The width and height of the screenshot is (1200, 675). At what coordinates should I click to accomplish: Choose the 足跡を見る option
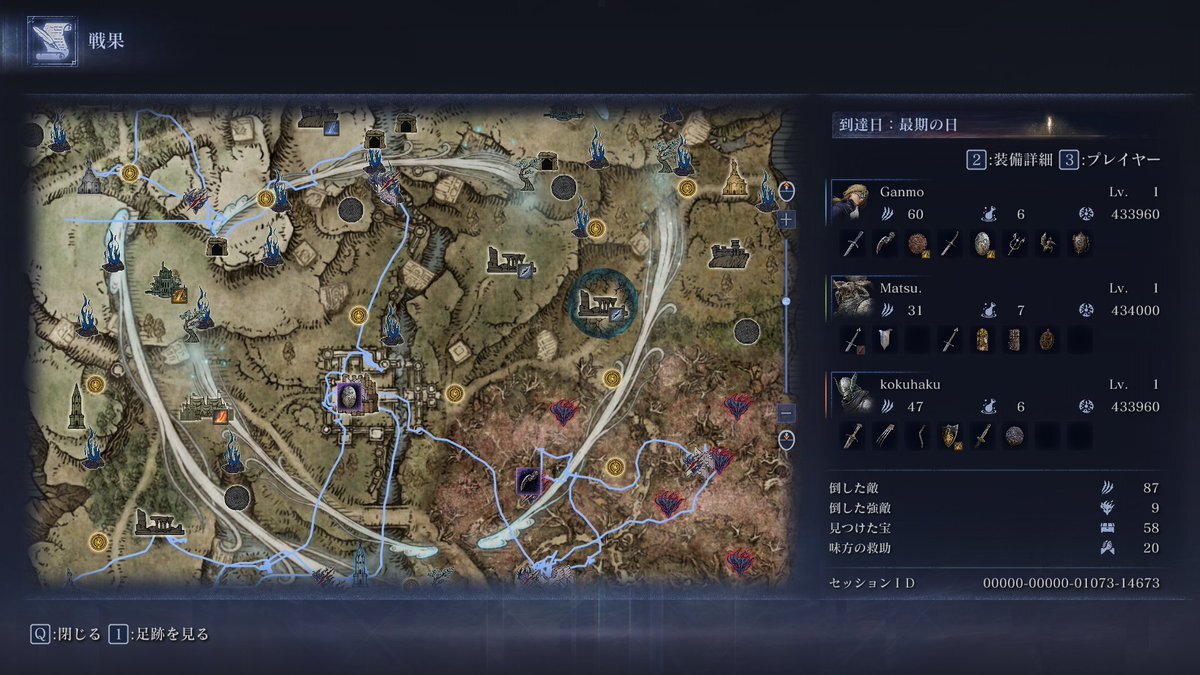[x=158, y=634]
